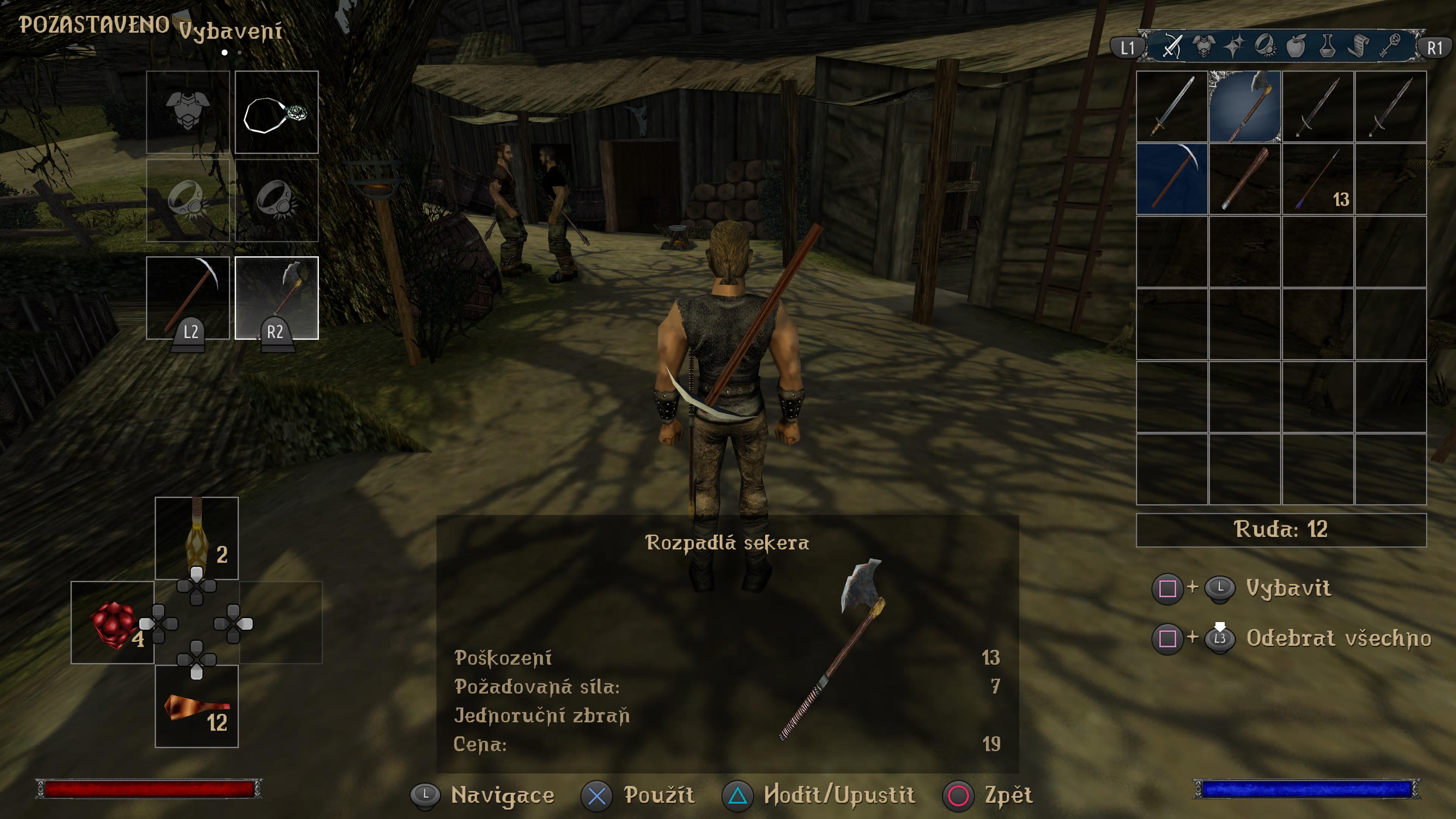Open the magic sparkle category tab
The width and height of the screenshot is (1456, 819).
[1235, 46]
